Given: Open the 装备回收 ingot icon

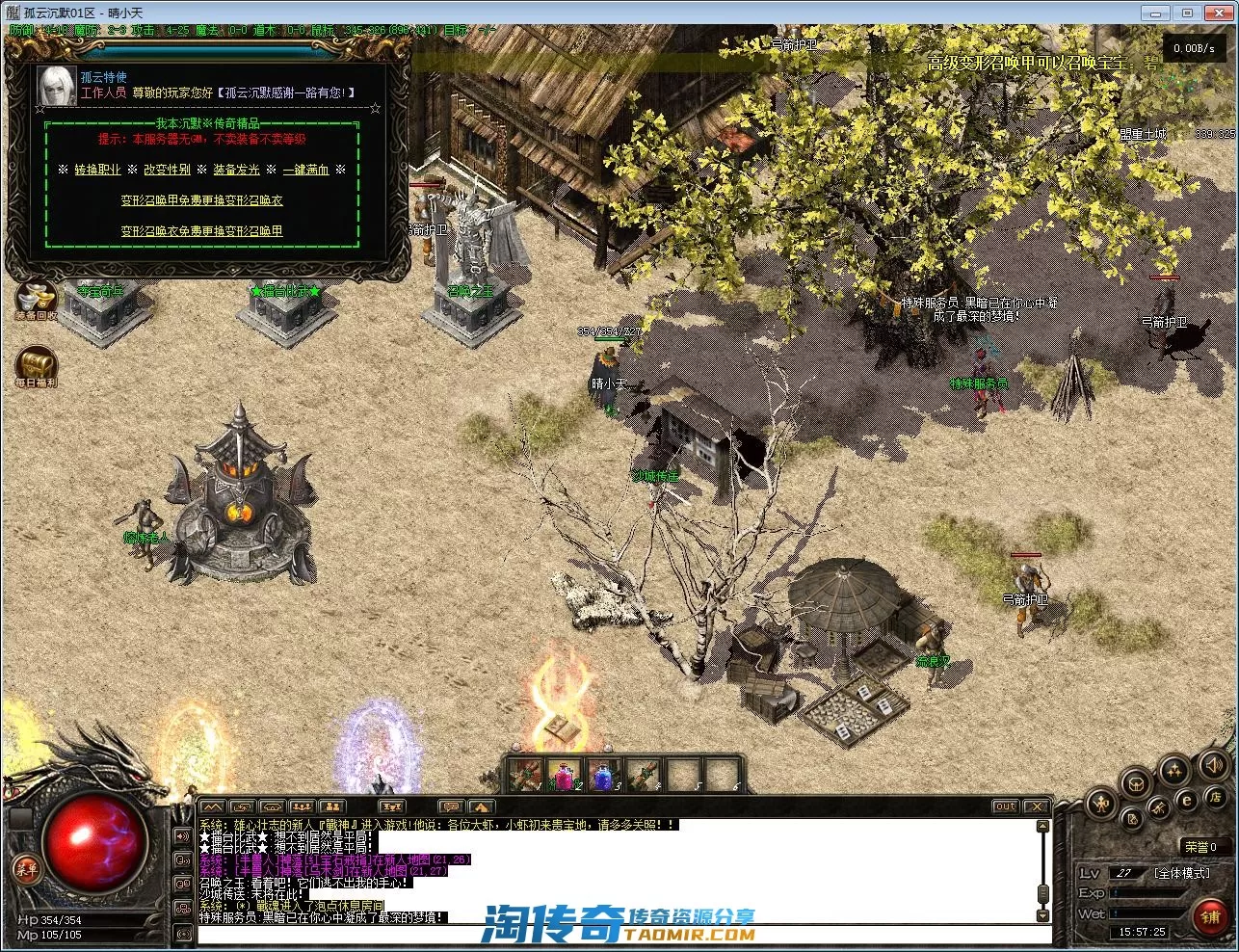Looking at the screenshot, I should click(x=36, y=297).
